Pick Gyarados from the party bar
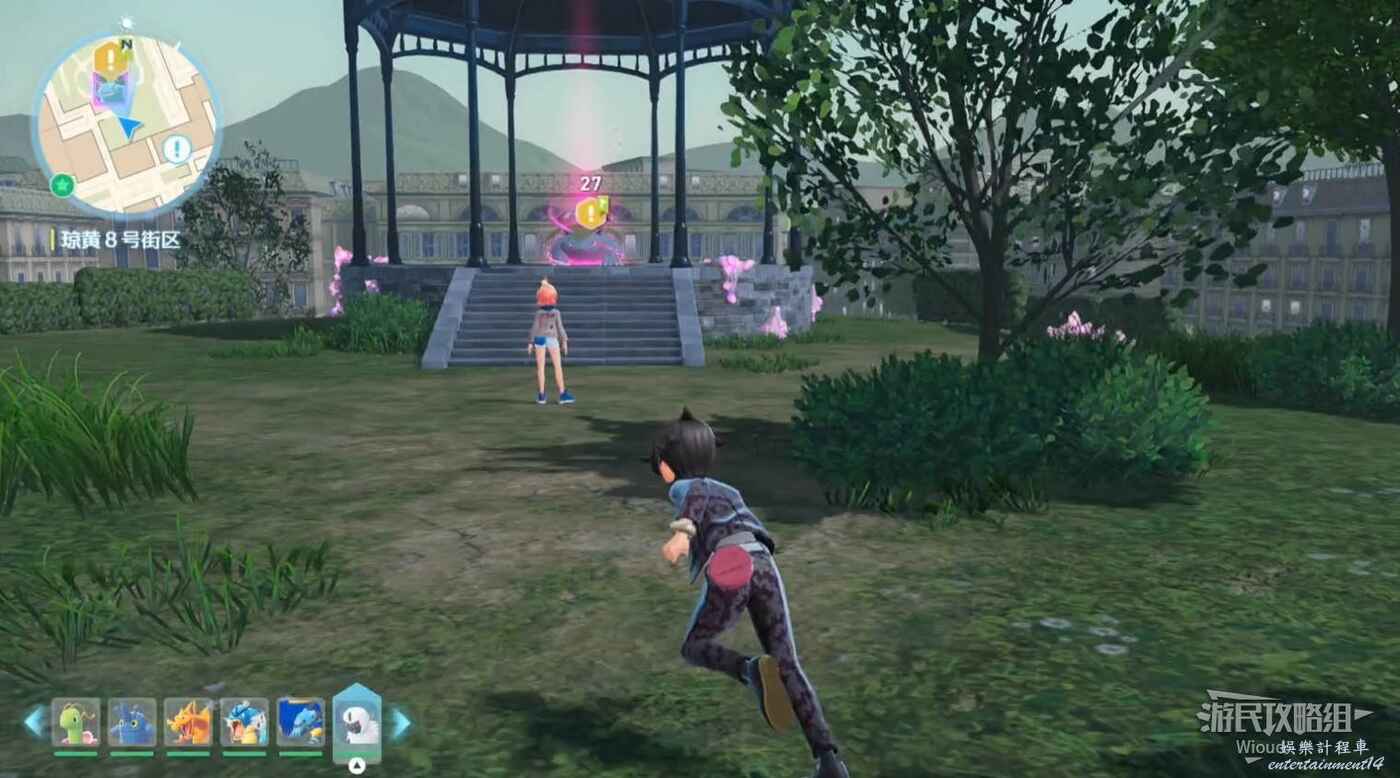This screenshot has width=1400, height=778. pyautogui.click(x=244, y=722)
